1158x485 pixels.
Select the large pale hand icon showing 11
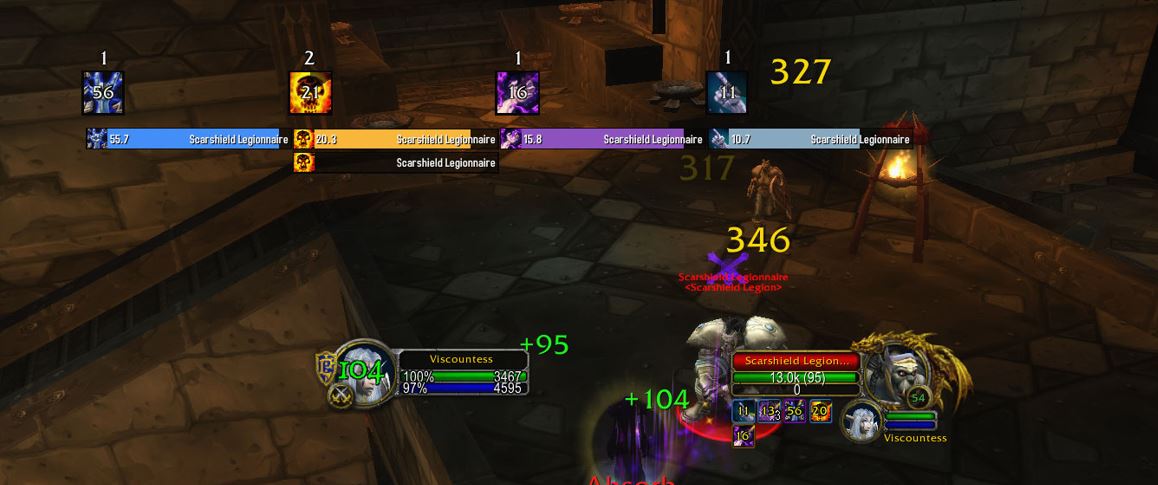pyautogui.click(x=727, y=93)
